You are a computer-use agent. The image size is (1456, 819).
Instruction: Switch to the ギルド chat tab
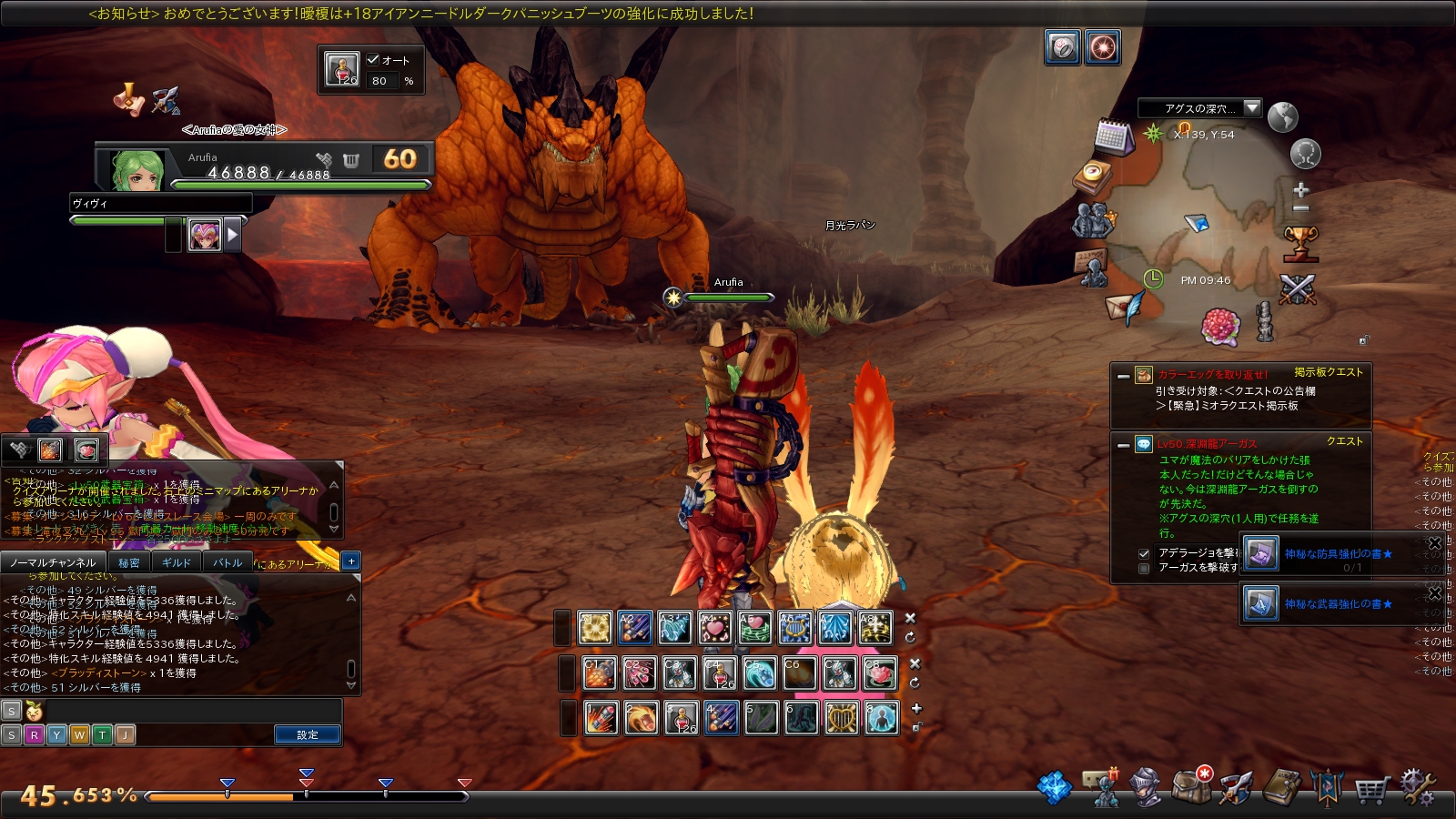pyautogui.click(x=176, y=562)
